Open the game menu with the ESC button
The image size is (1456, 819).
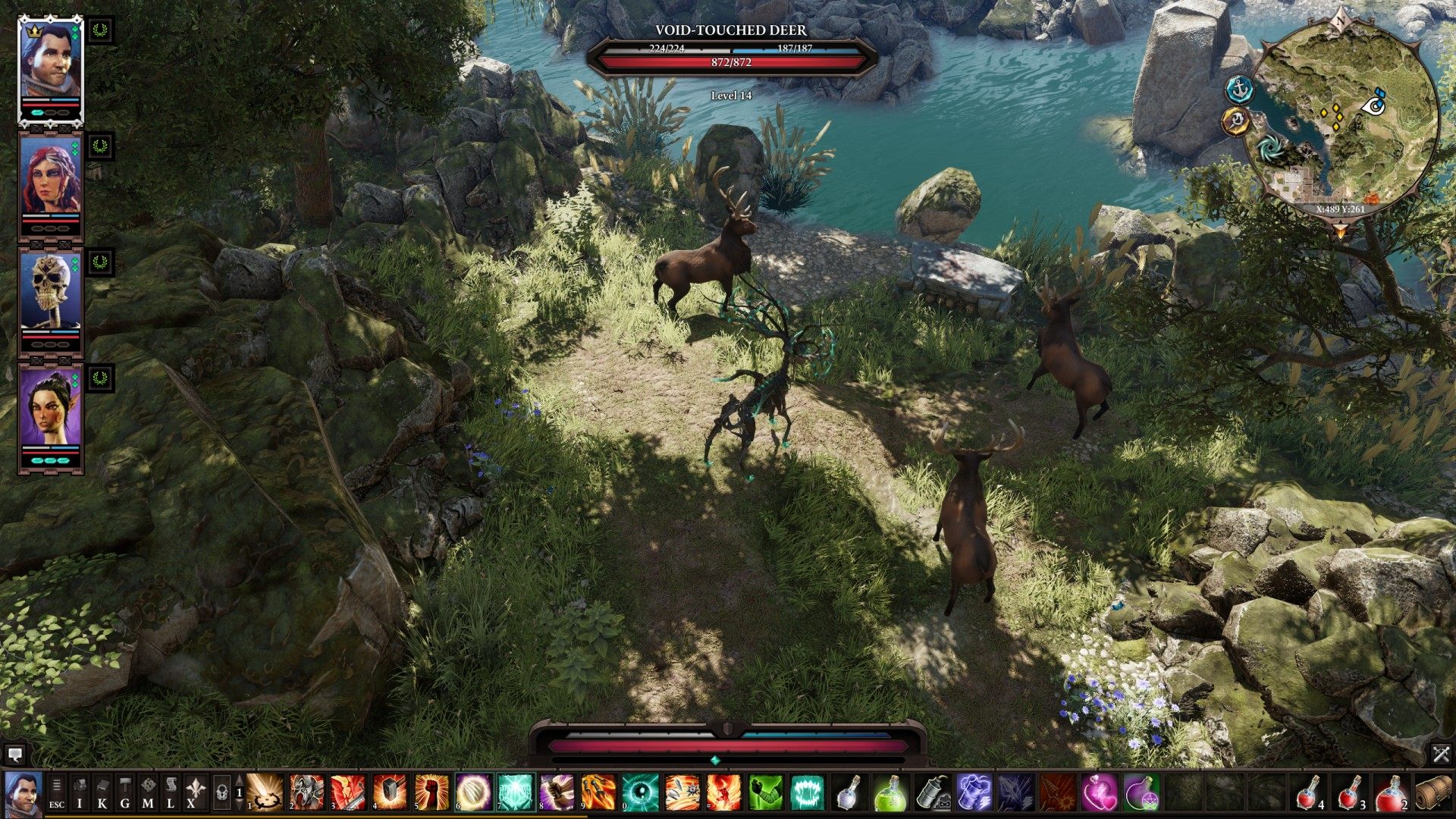point(57,792)
